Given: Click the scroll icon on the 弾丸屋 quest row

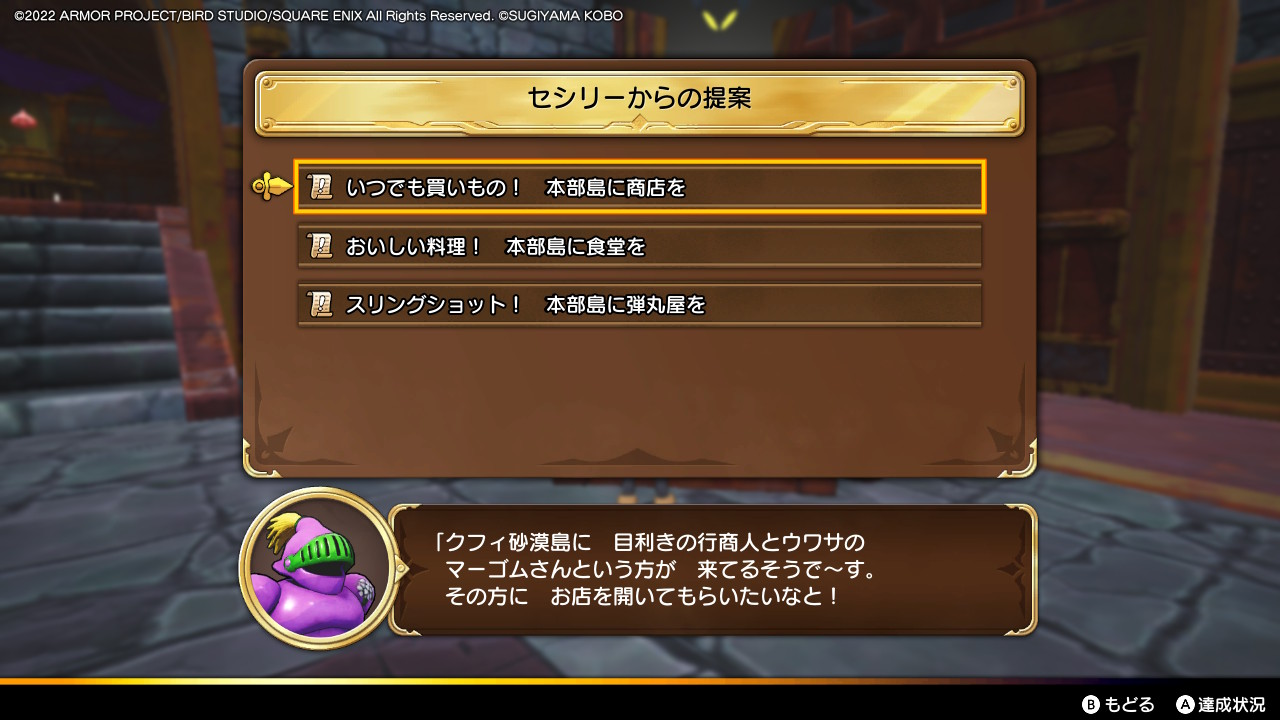Looking at the screenshot, I should tap(319, 304).
